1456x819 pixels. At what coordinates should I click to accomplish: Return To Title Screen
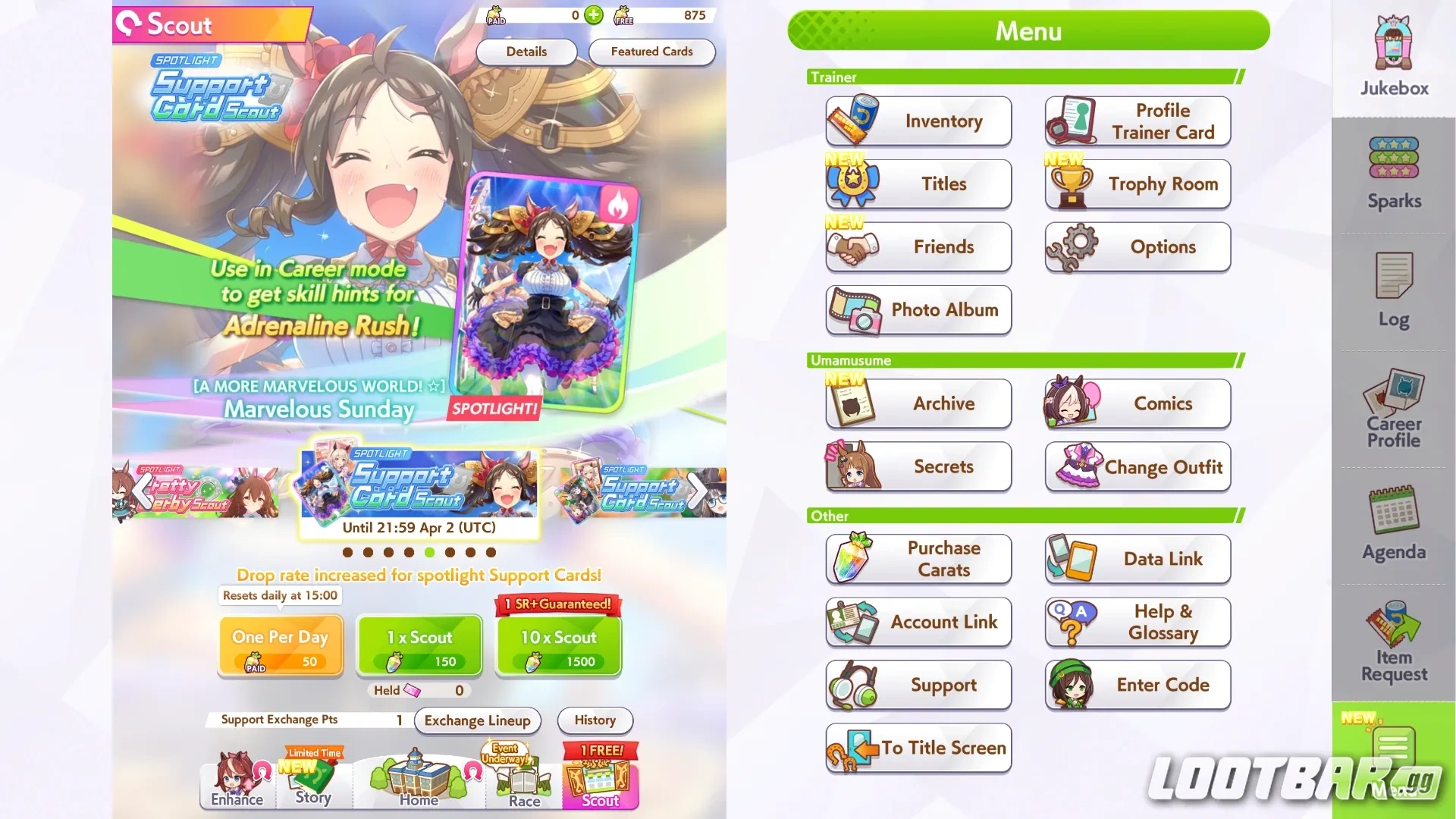click(x=918, y=748)
